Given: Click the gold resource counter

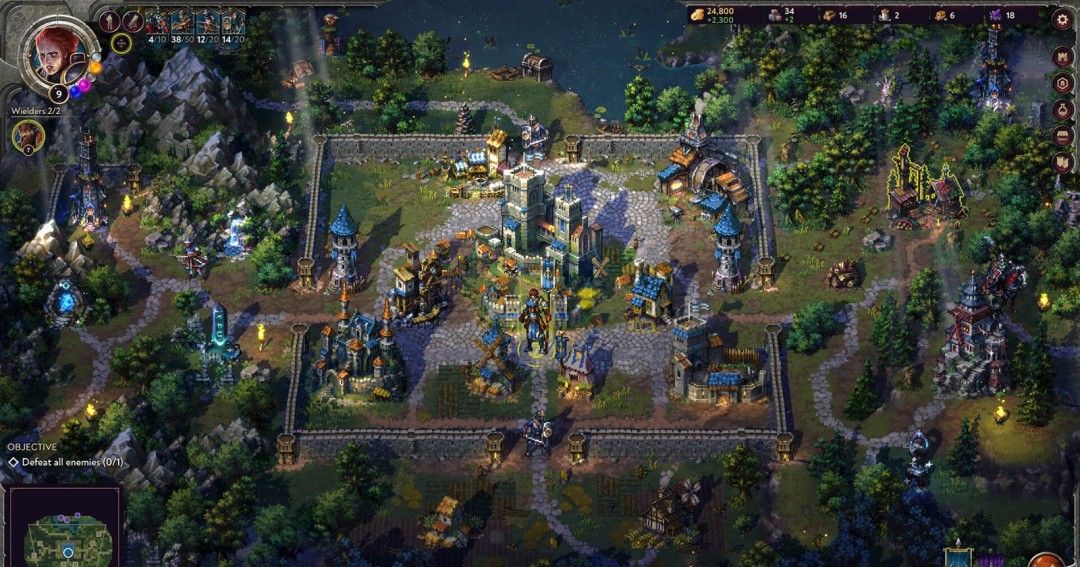Looking at the screenshot, I should 712,15.
